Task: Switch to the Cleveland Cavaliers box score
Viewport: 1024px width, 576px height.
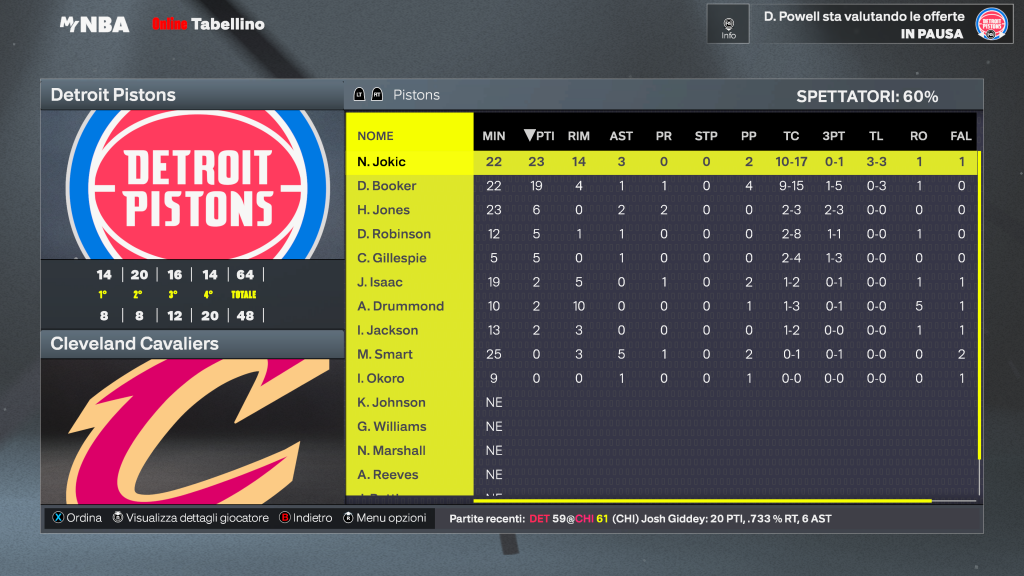Action: point(191,344)
